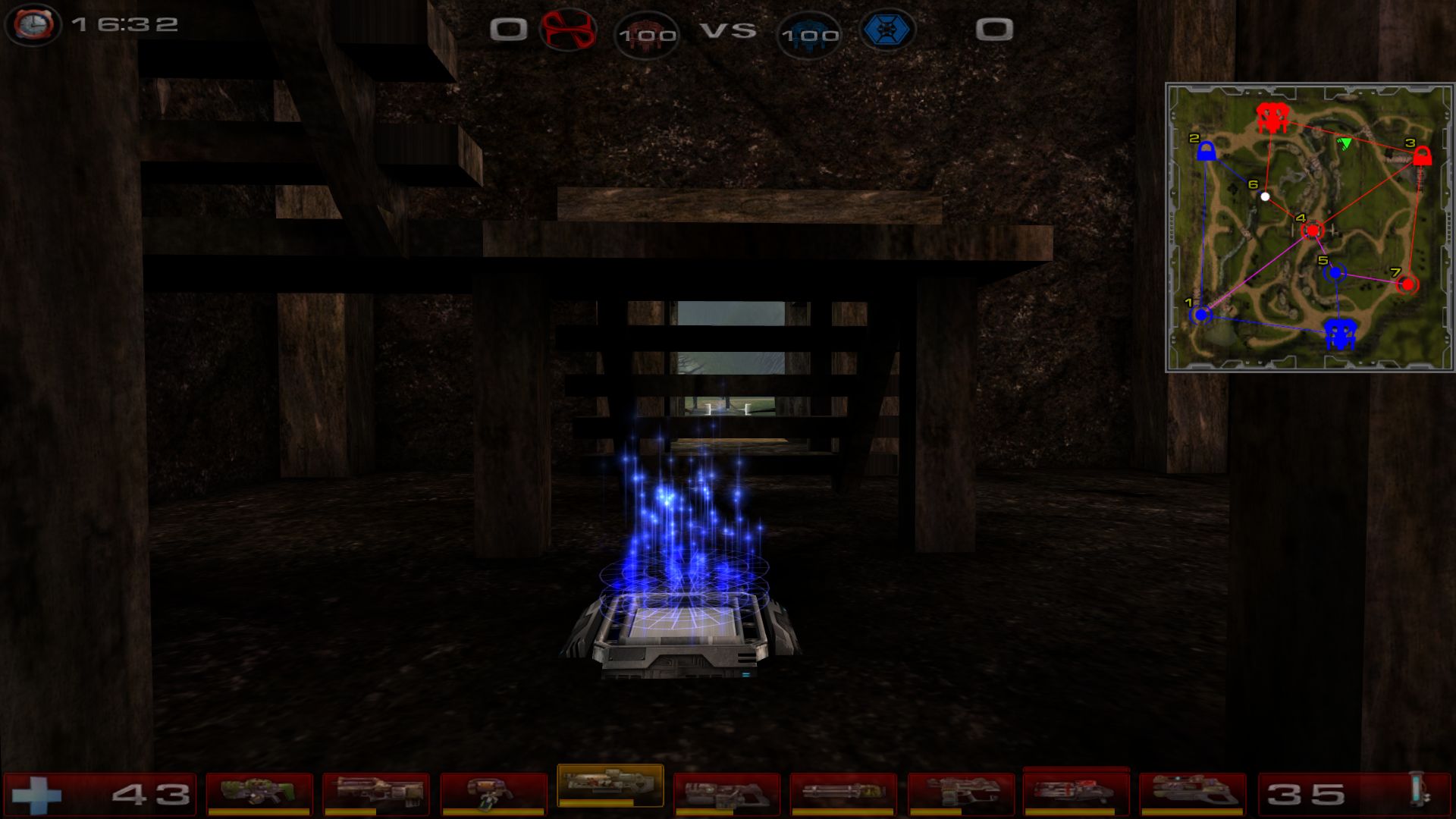Screen dimensions: 1456x819
Task: Select the Link Gun weapon slot
Action: point(726,793)
